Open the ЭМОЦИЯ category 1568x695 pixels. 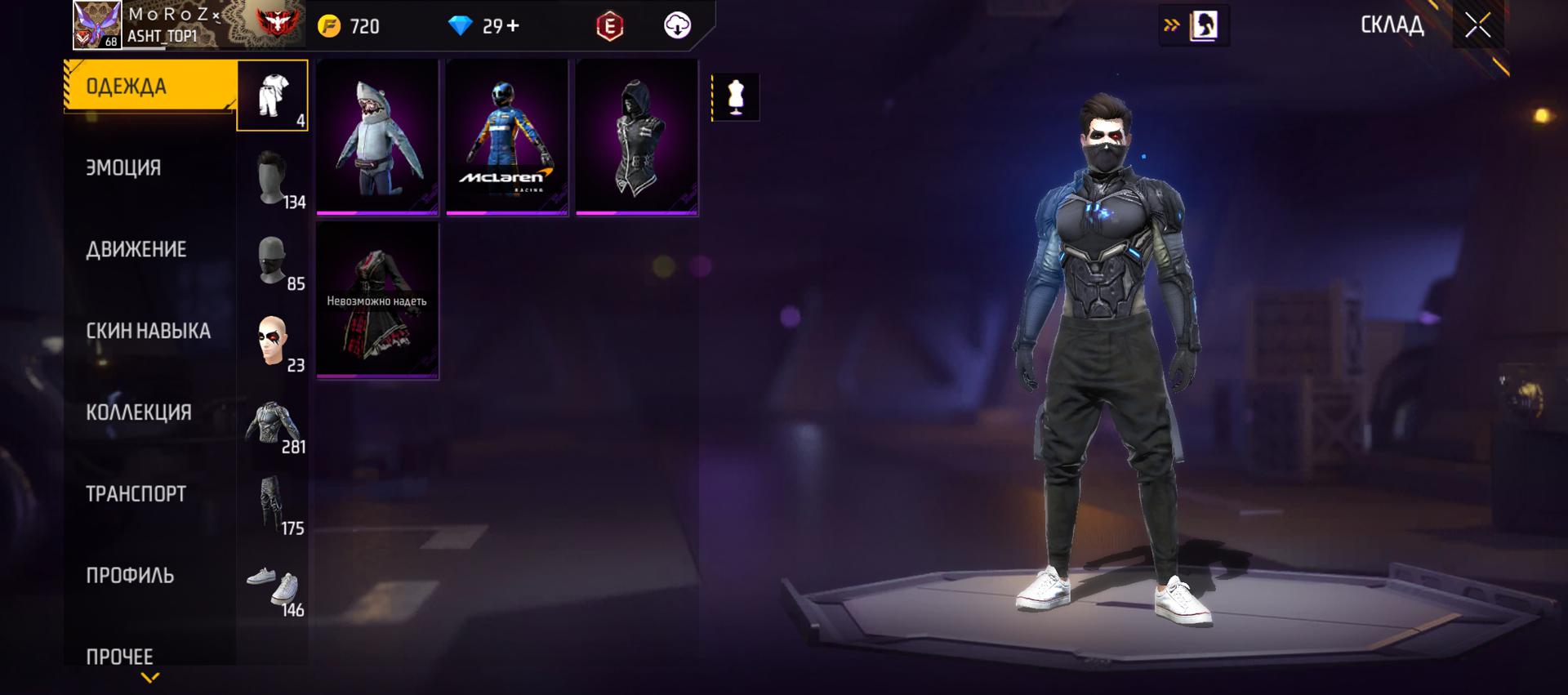click(124, 167)
